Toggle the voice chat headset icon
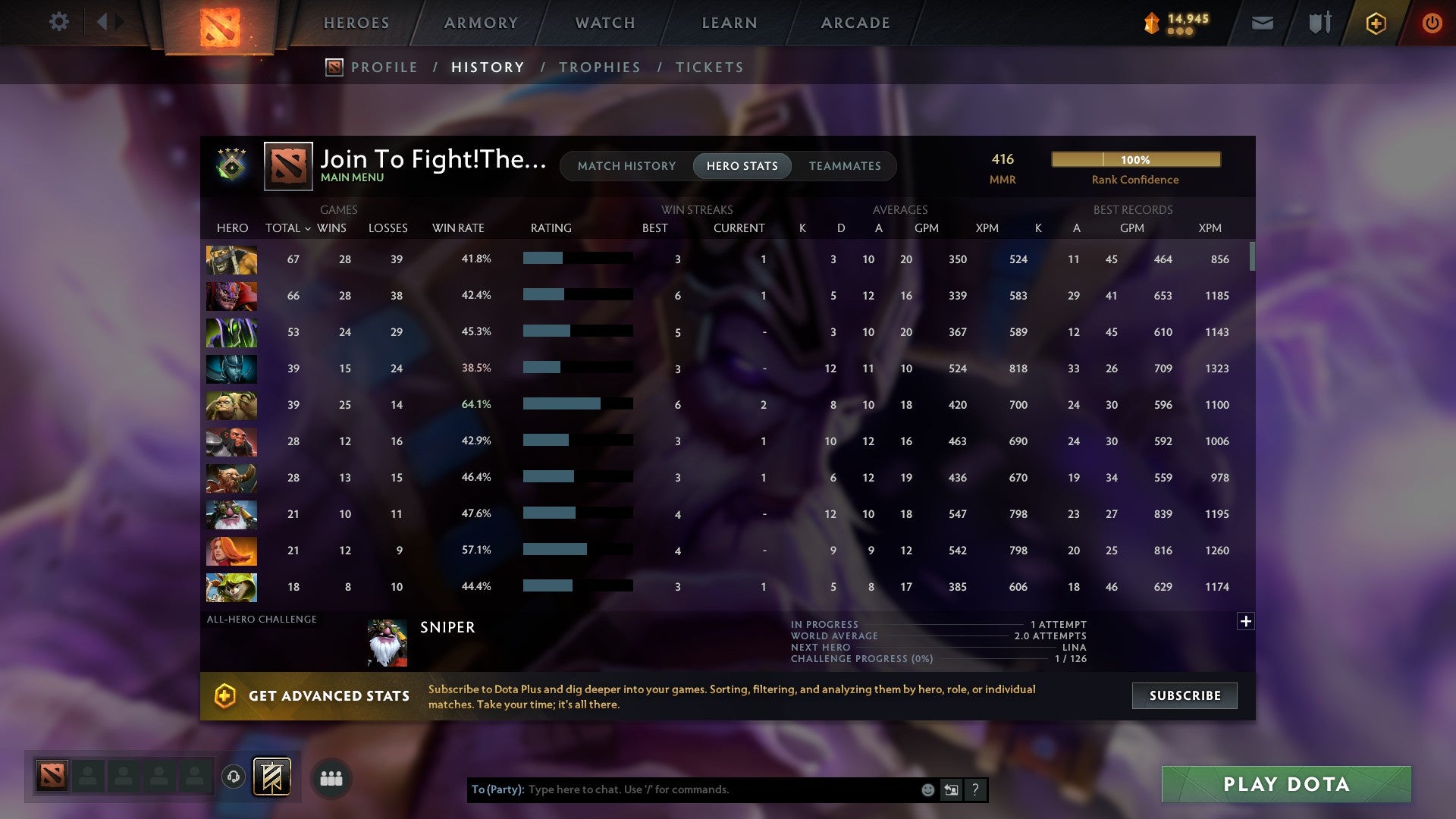The image size is (1456, 819). click(234, 777)
